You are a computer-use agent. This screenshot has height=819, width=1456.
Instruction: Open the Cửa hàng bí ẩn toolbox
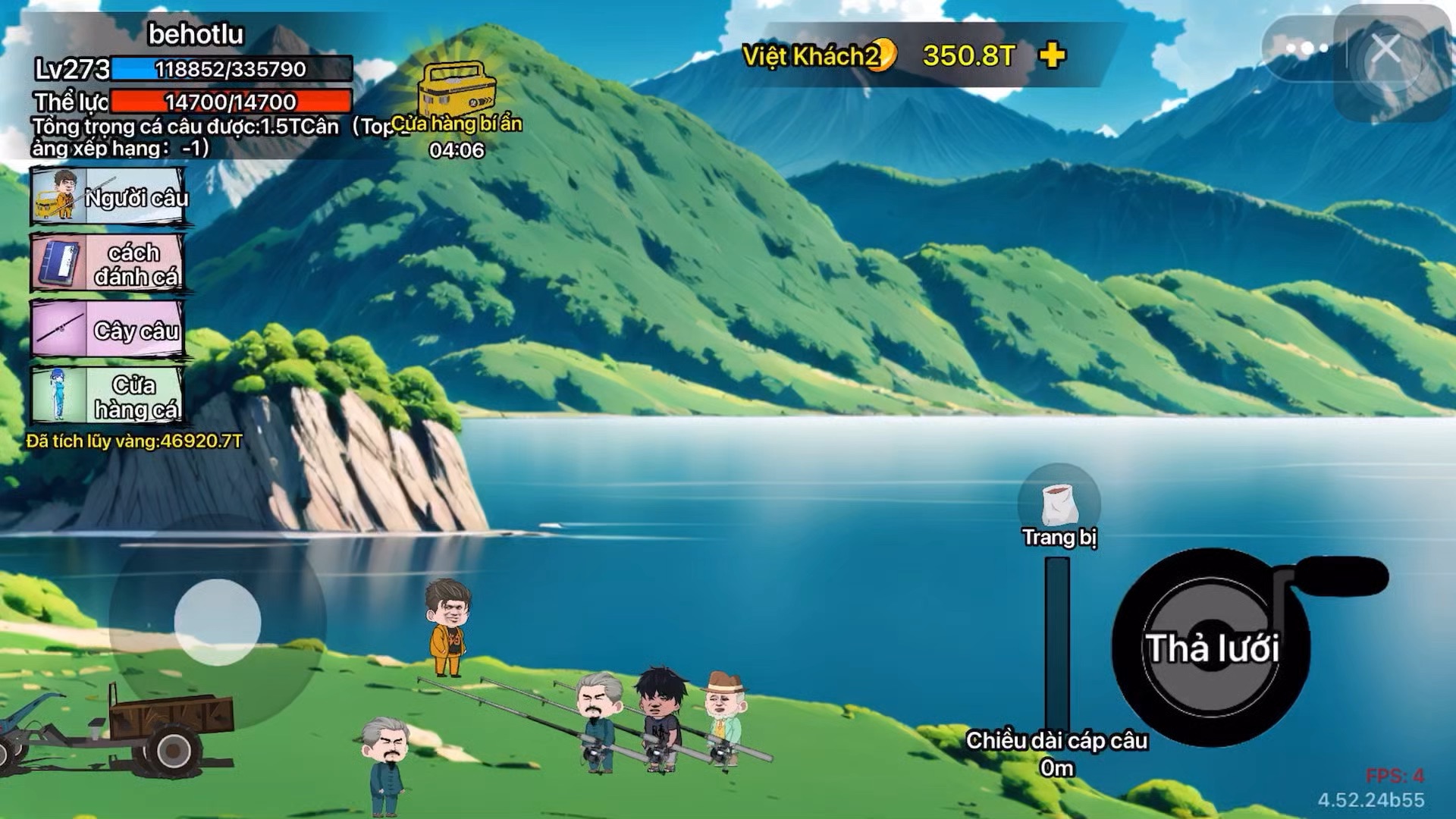pyautogui.click(x=457, y=89)
